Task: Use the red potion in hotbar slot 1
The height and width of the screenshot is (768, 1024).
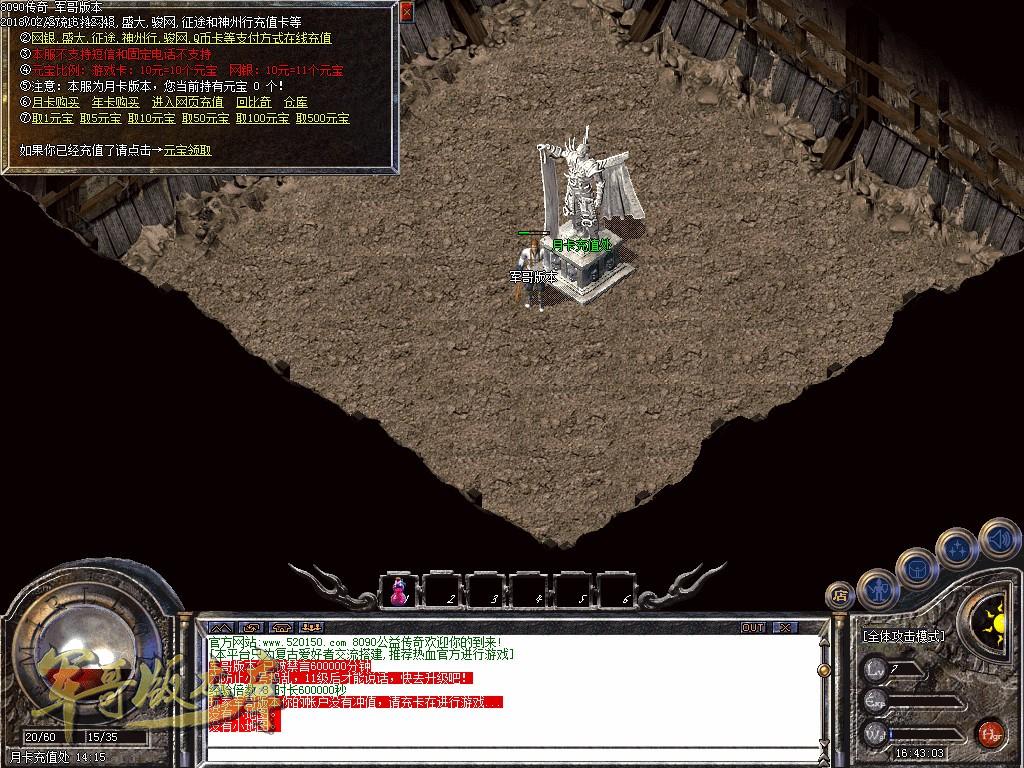Action: click(399, 590)
